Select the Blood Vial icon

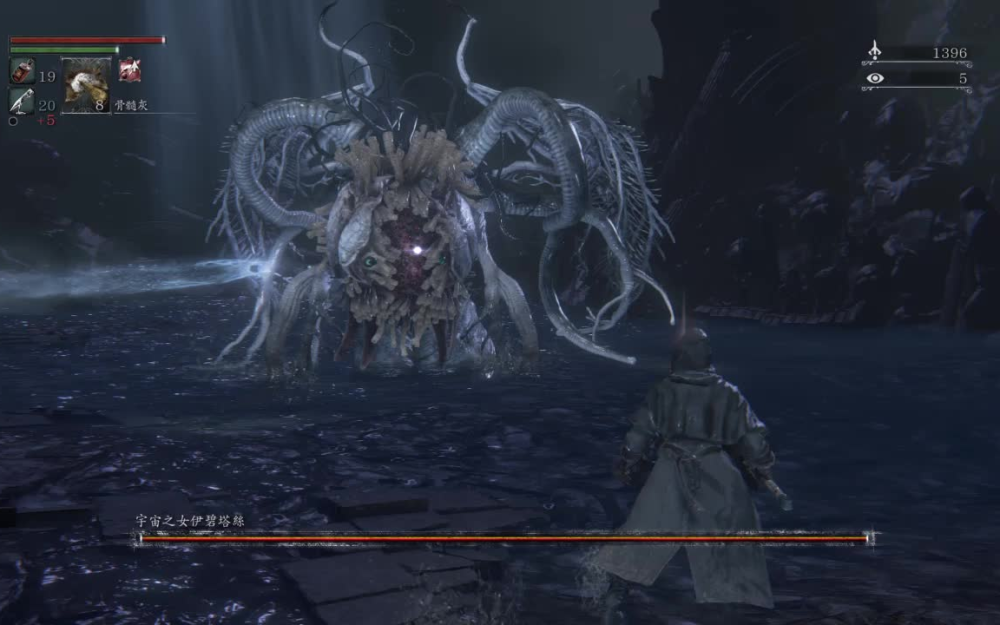22,72
